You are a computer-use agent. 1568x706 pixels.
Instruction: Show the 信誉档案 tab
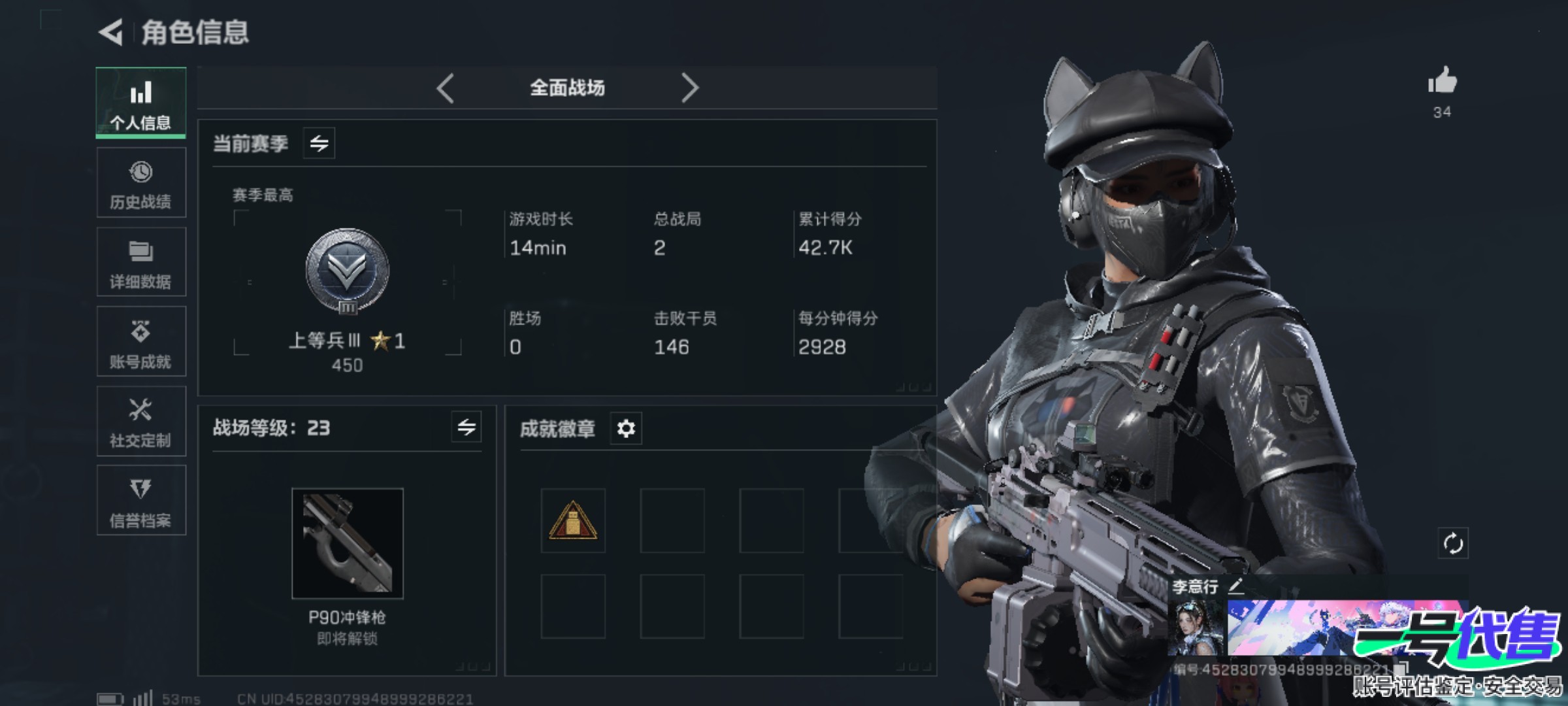(x=140, y=501)
